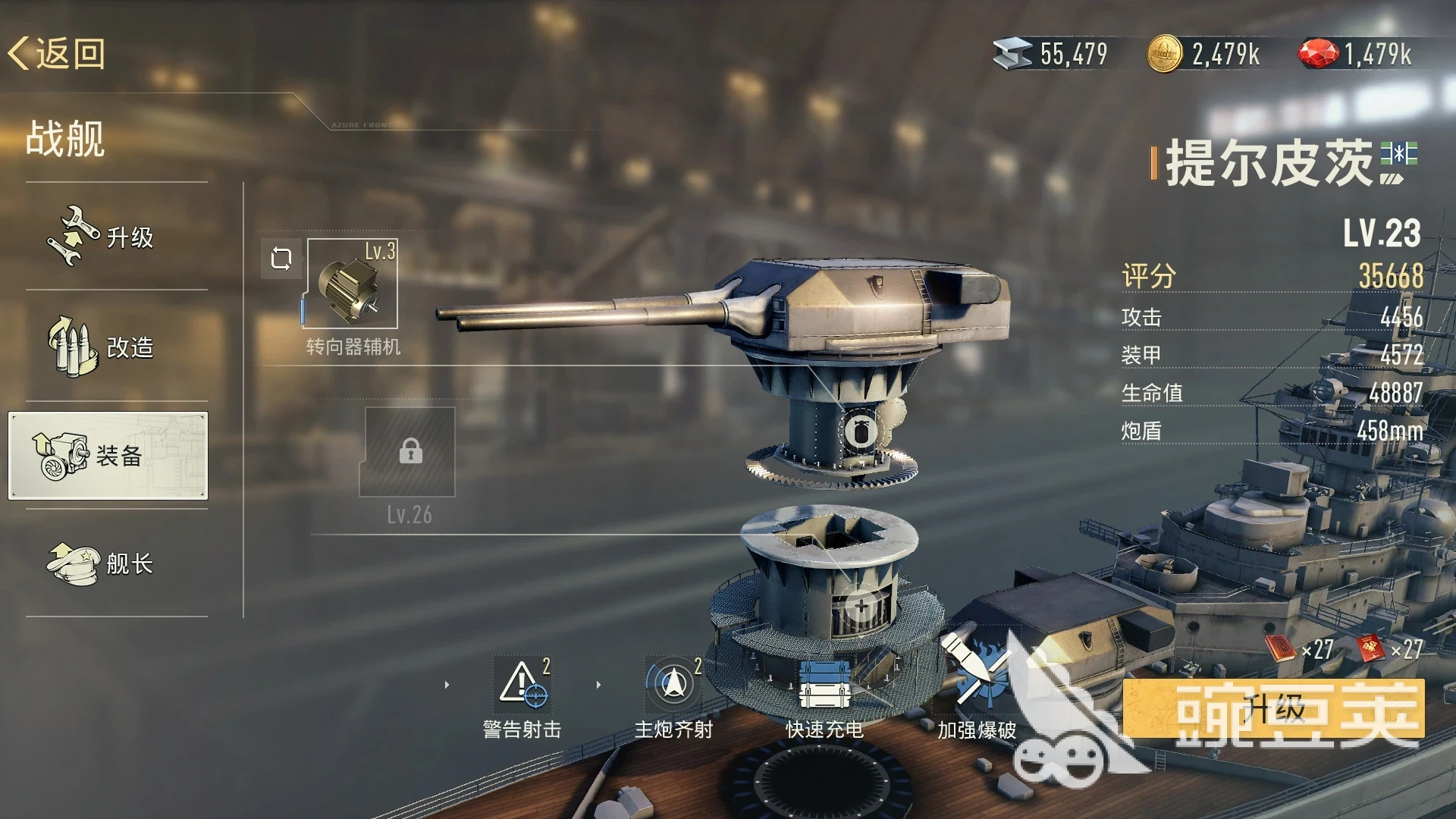Select the 主炮齐射 skill icon
This screenshot has width=1456, height=819.
(673, 682)
